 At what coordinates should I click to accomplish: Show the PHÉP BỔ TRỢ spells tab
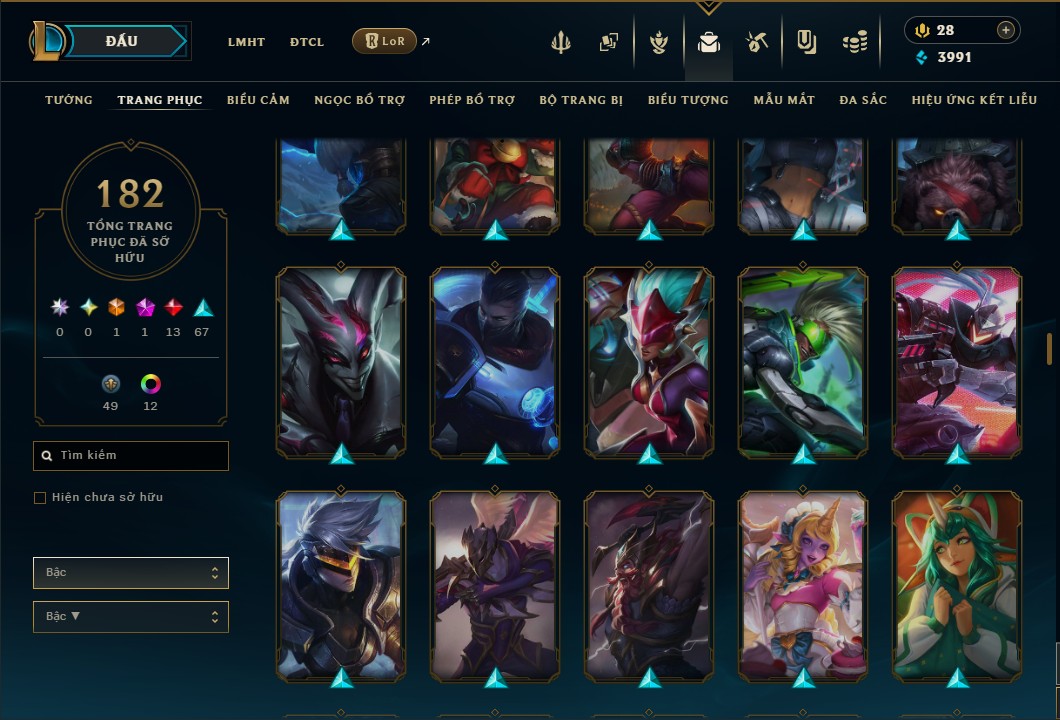(x=472, y=100)
